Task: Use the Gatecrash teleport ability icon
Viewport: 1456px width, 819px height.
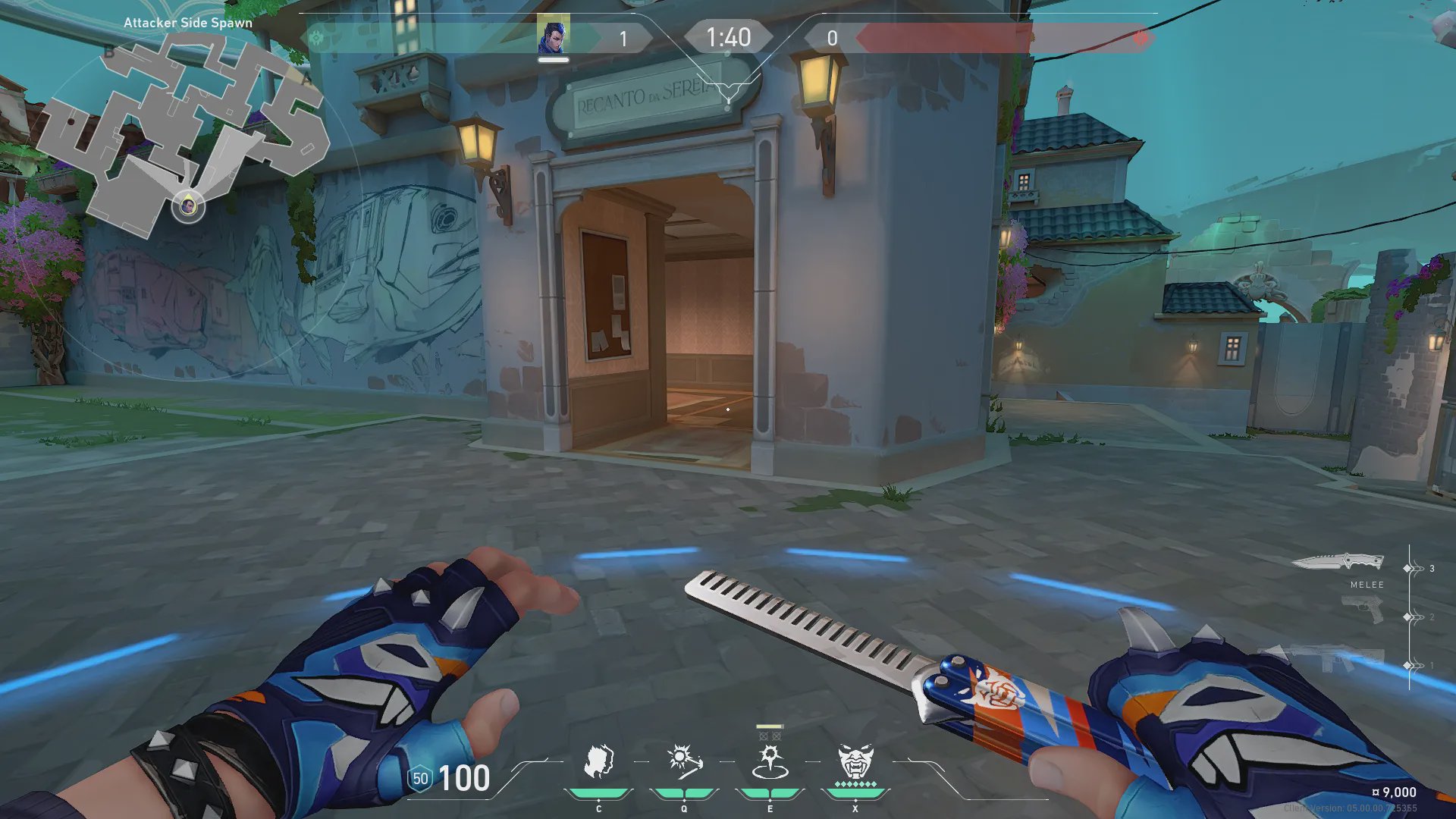Action: pos(770,761)
